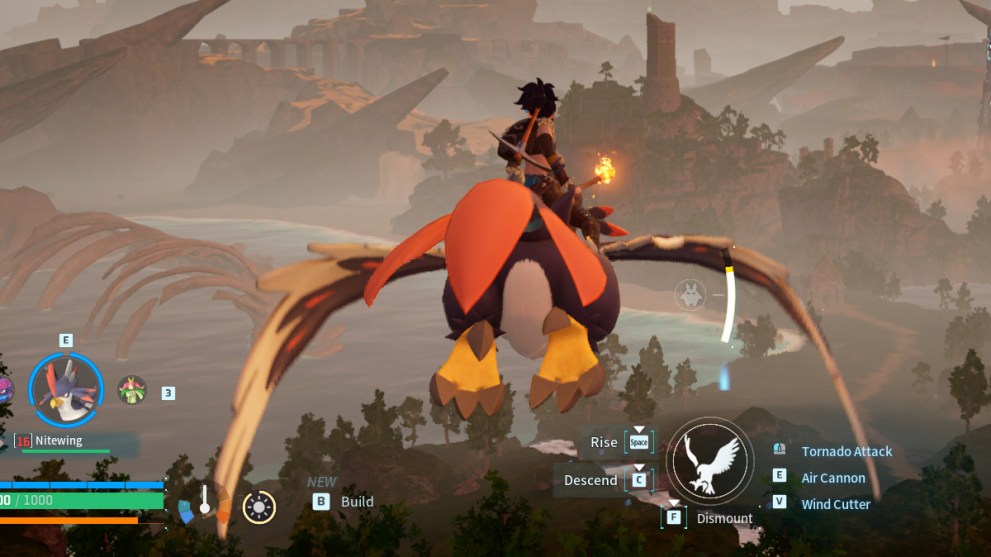Switch to the green pal icon

[132, 389]
